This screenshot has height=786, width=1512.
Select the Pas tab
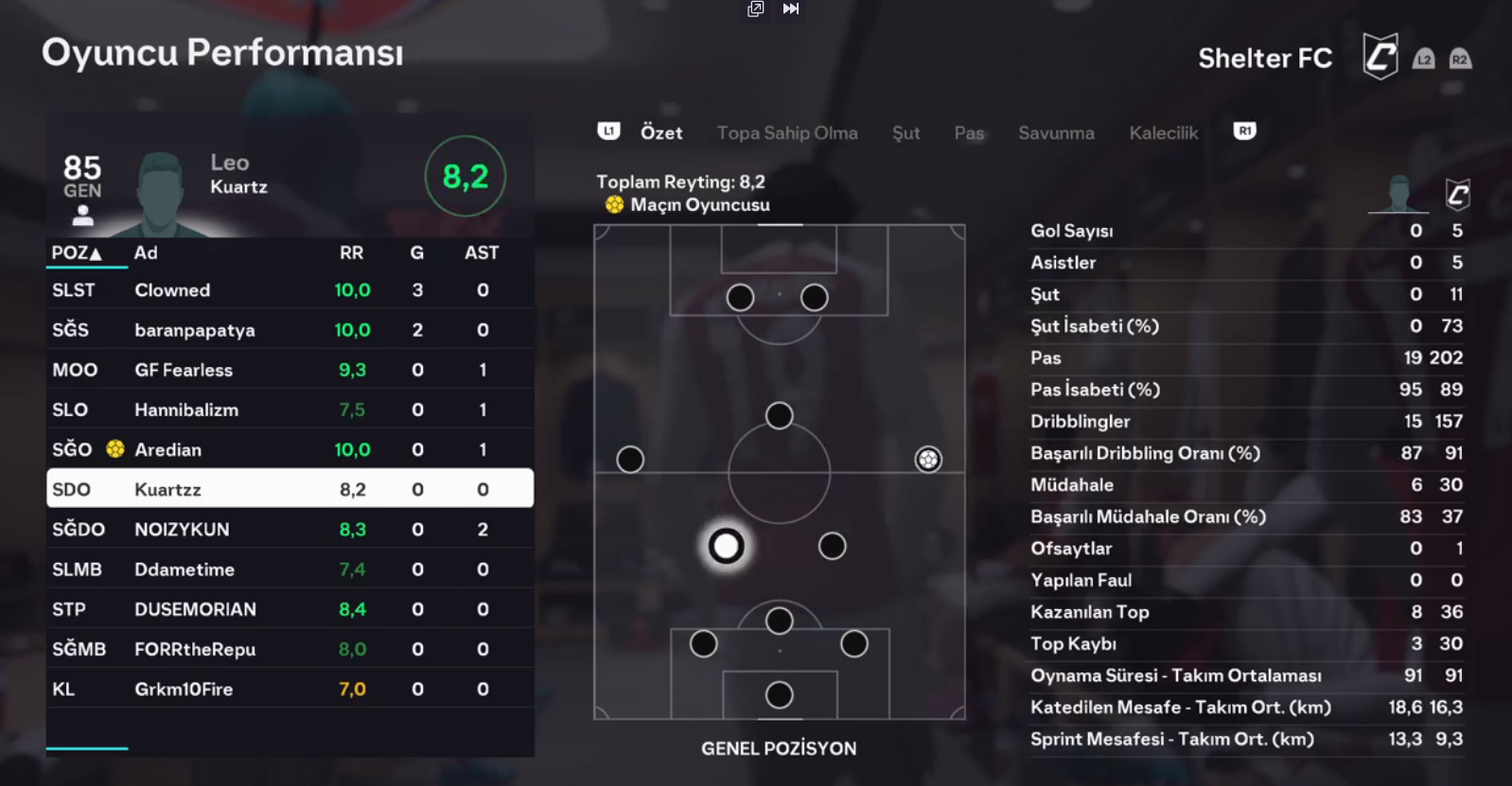point(969,133)
